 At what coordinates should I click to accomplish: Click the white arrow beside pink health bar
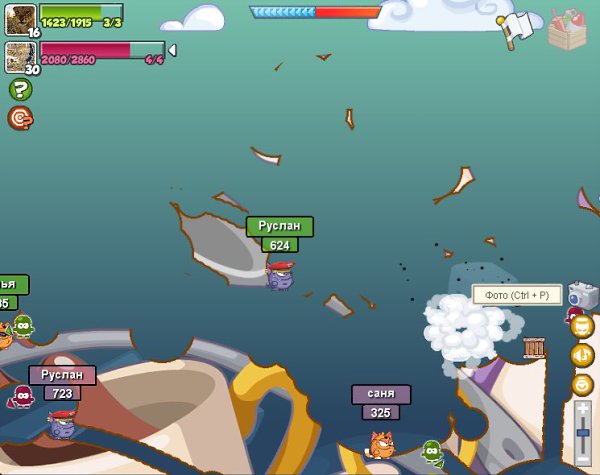[x=172, y=50]
